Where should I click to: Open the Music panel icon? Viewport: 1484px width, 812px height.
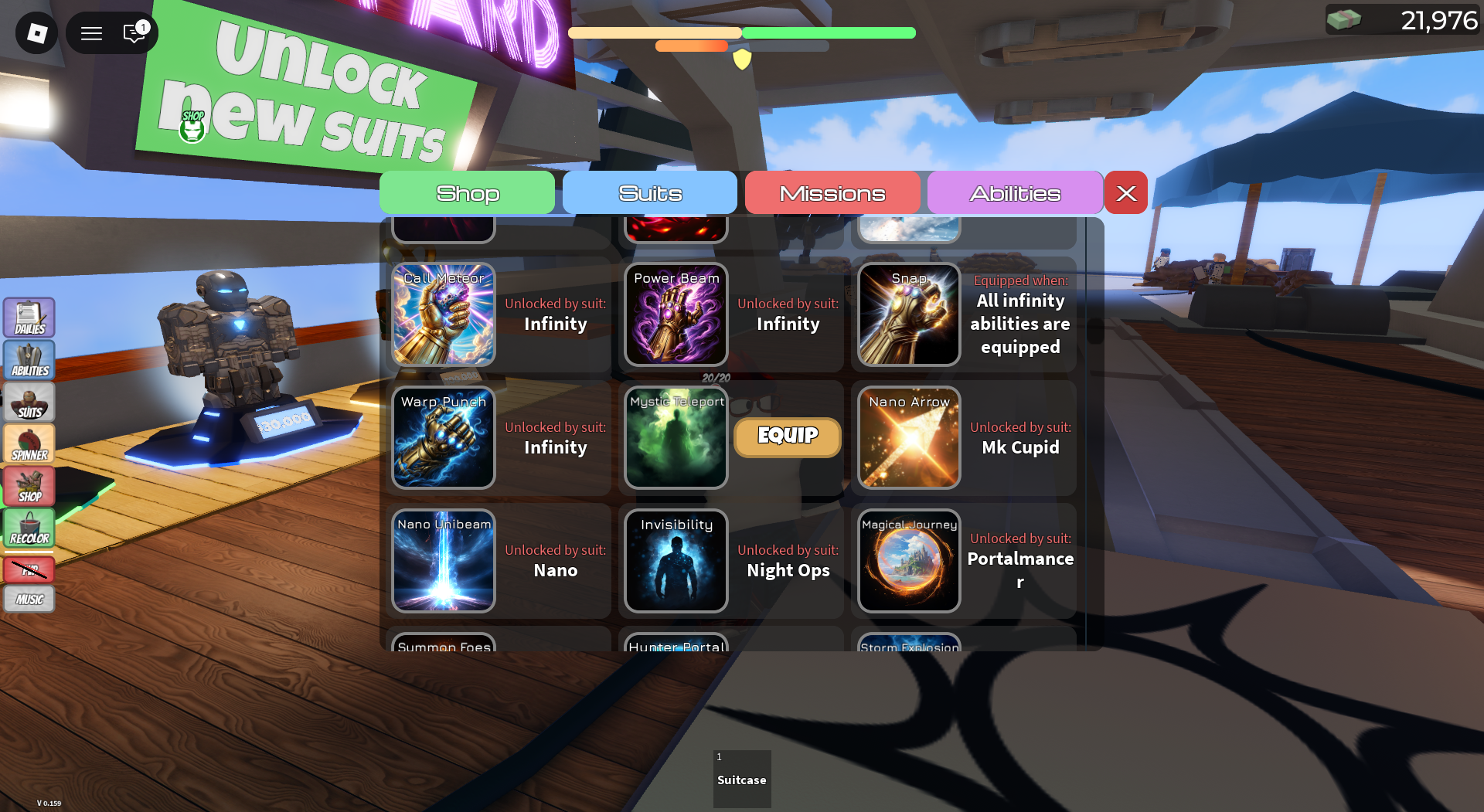click(x=29, y=598)
